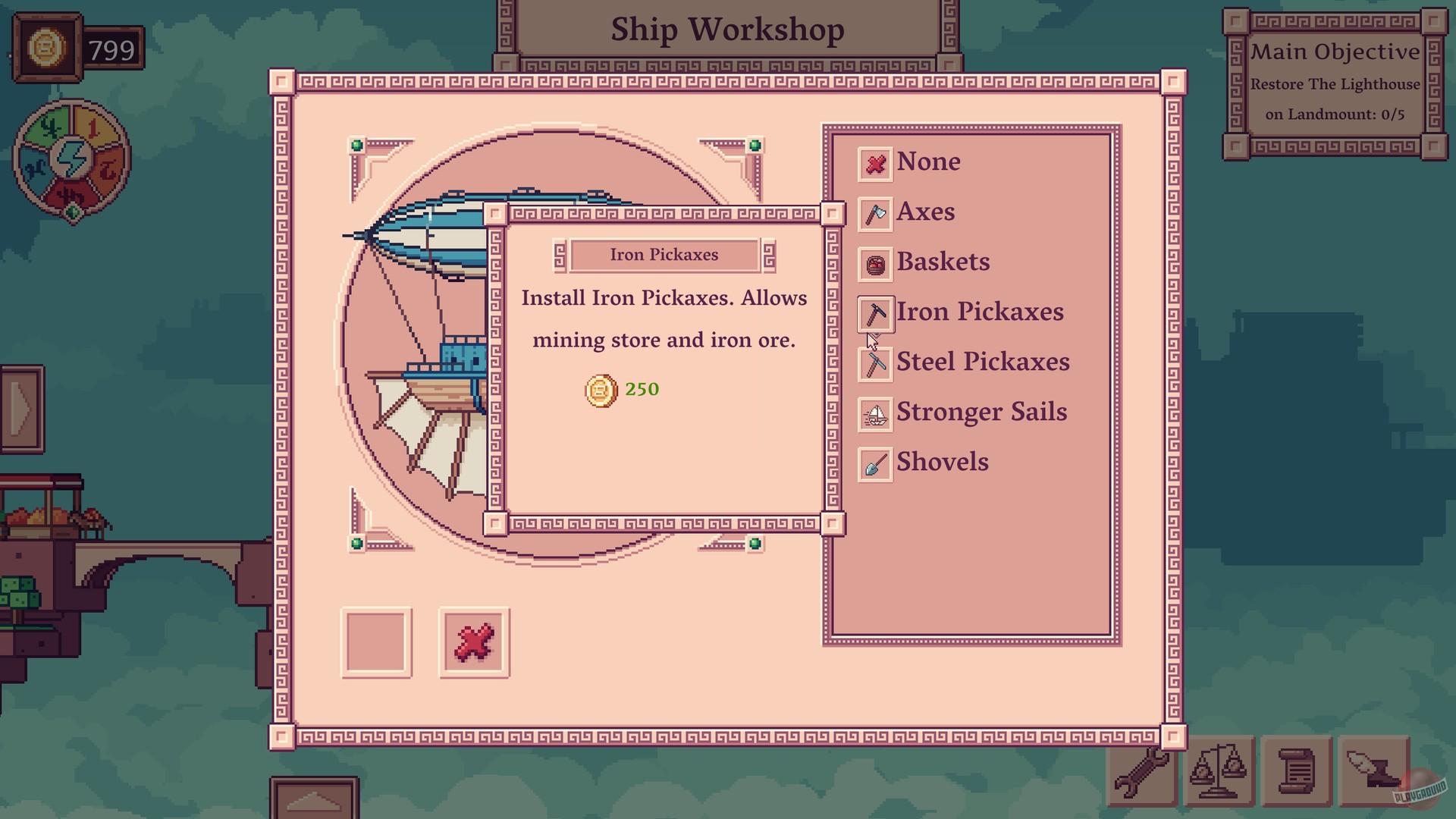Click the lightning center of the elemental wheel

coord(71,158)
